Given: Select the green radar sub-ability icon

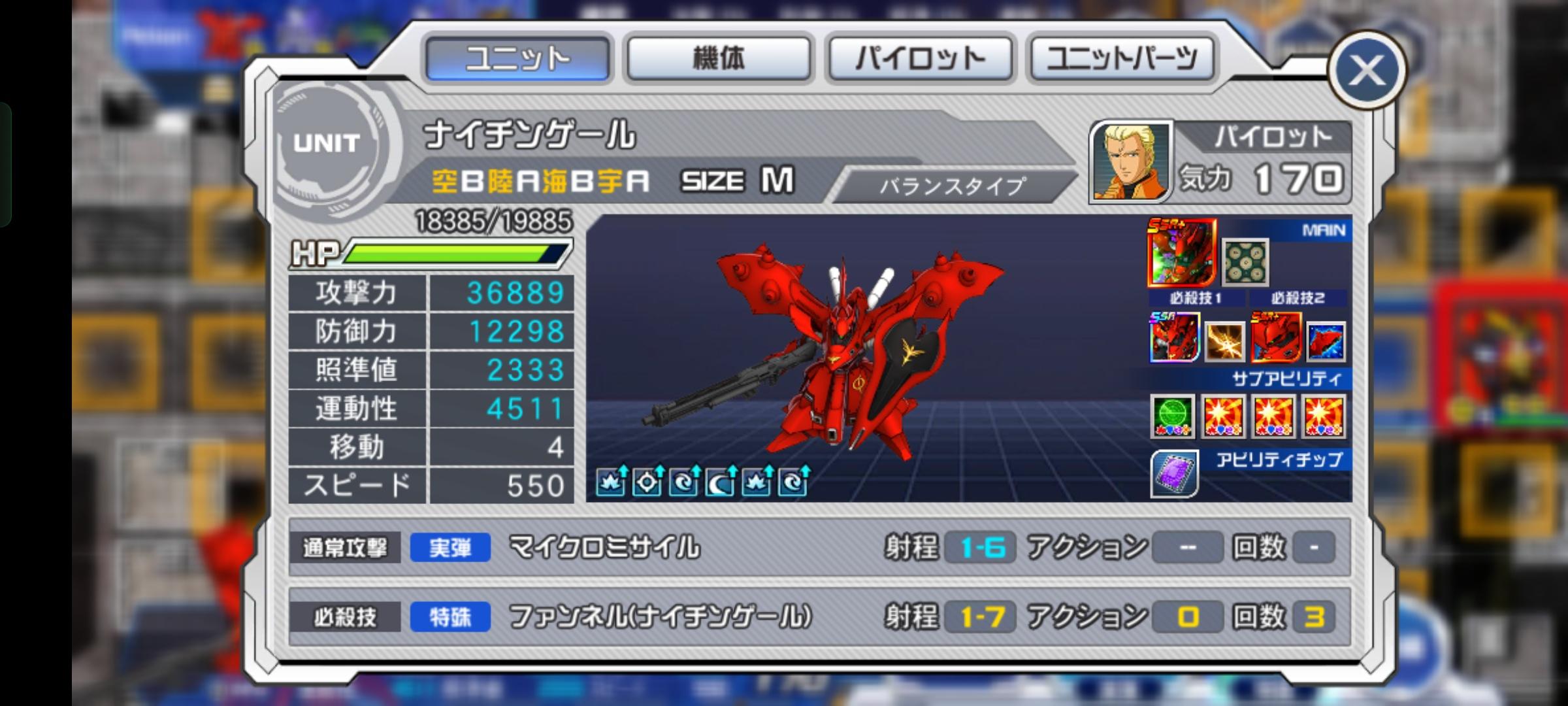Looking at the screenshot, I should tap(1173, 416).
